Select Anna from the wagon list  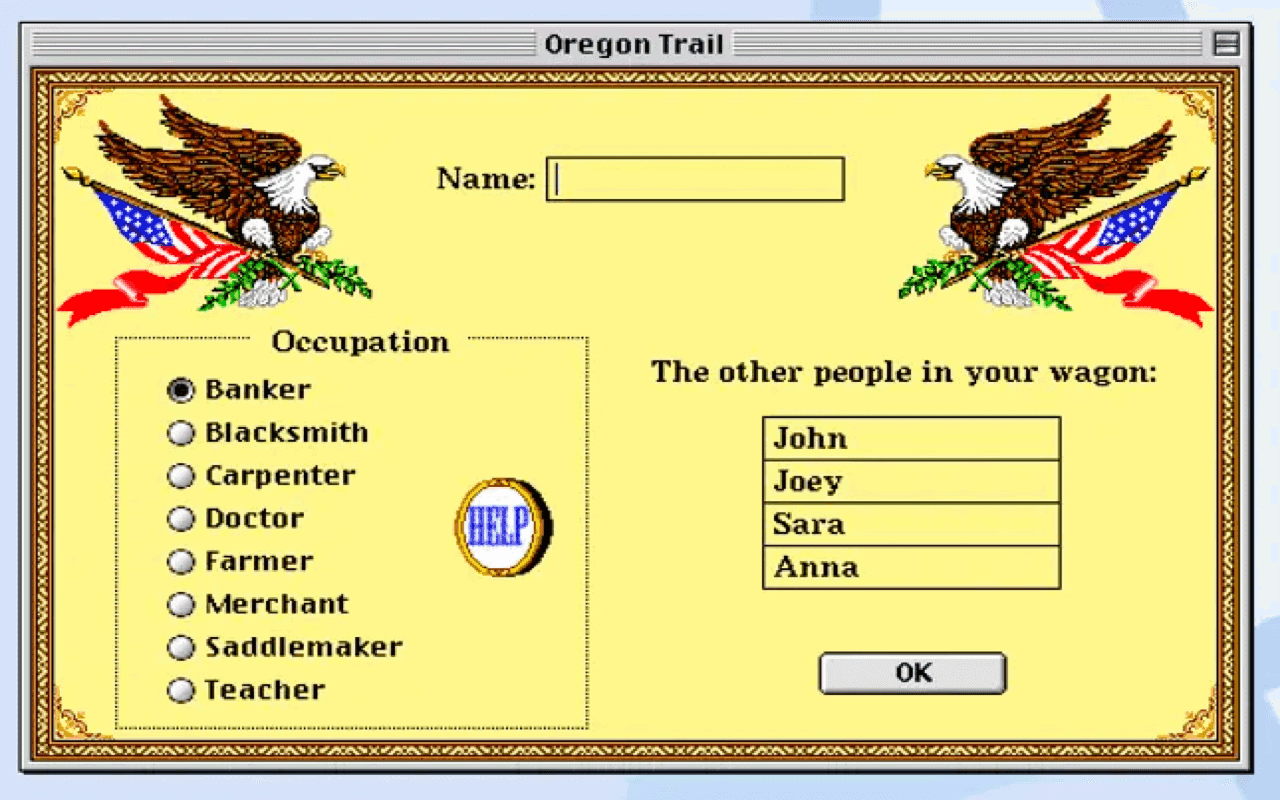coord(911,567)
